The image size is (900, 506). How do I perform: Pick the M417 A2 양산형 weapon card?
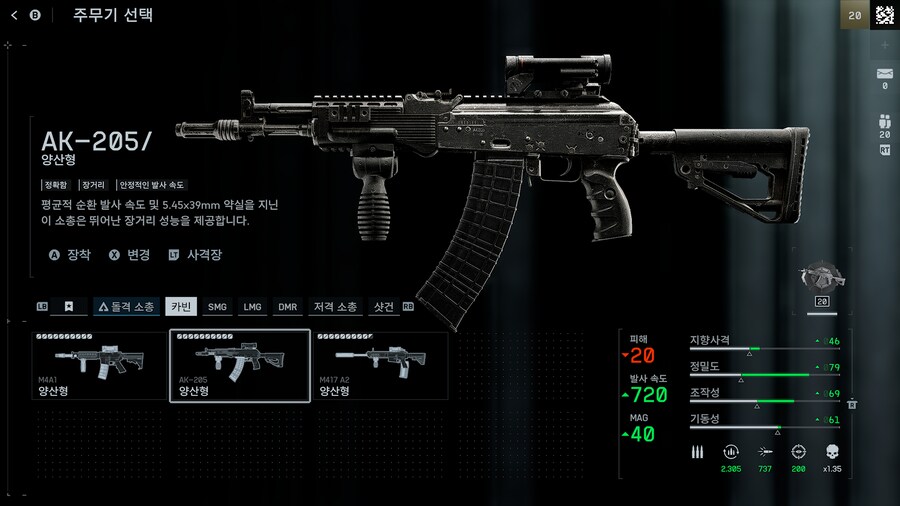pyautogui.click(x=380, y=366)
